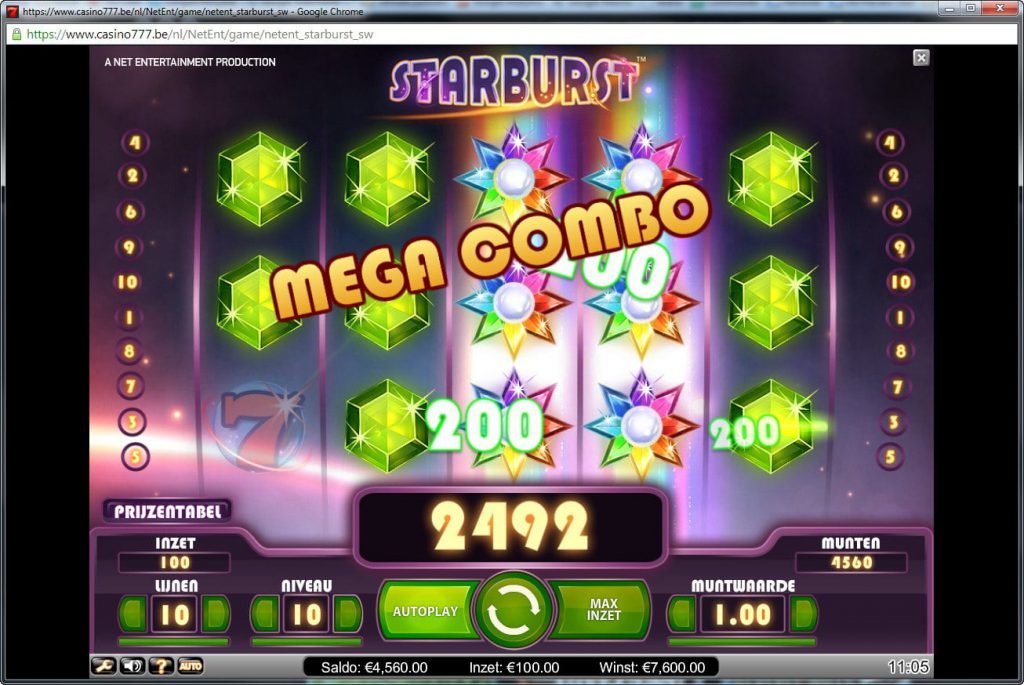Open game settings with the wrench icon
The image size is (1024, 685).
[104, 666]
